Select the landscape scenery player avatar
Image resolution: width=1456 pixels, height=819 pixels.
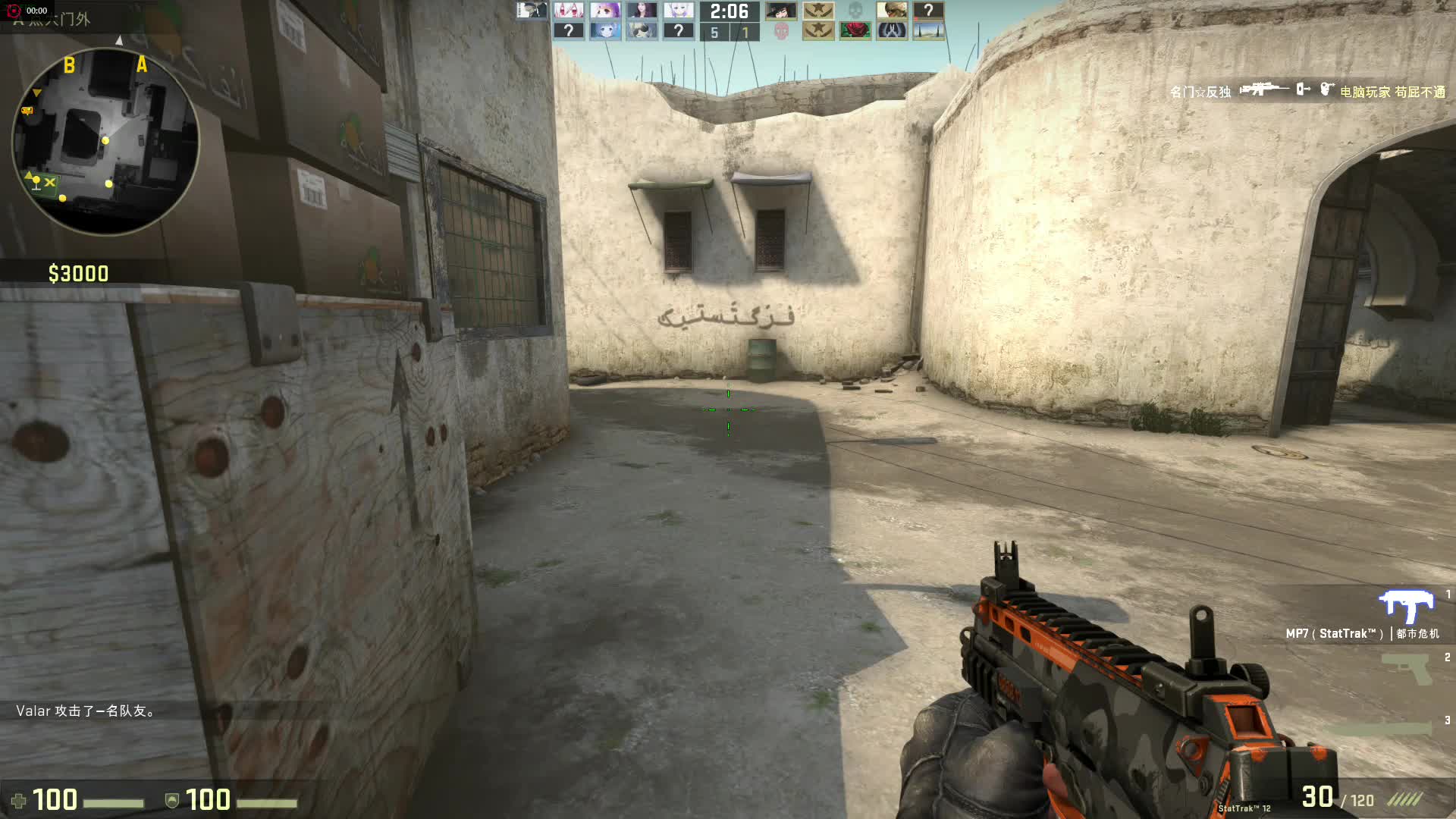(x=928, y=31)
